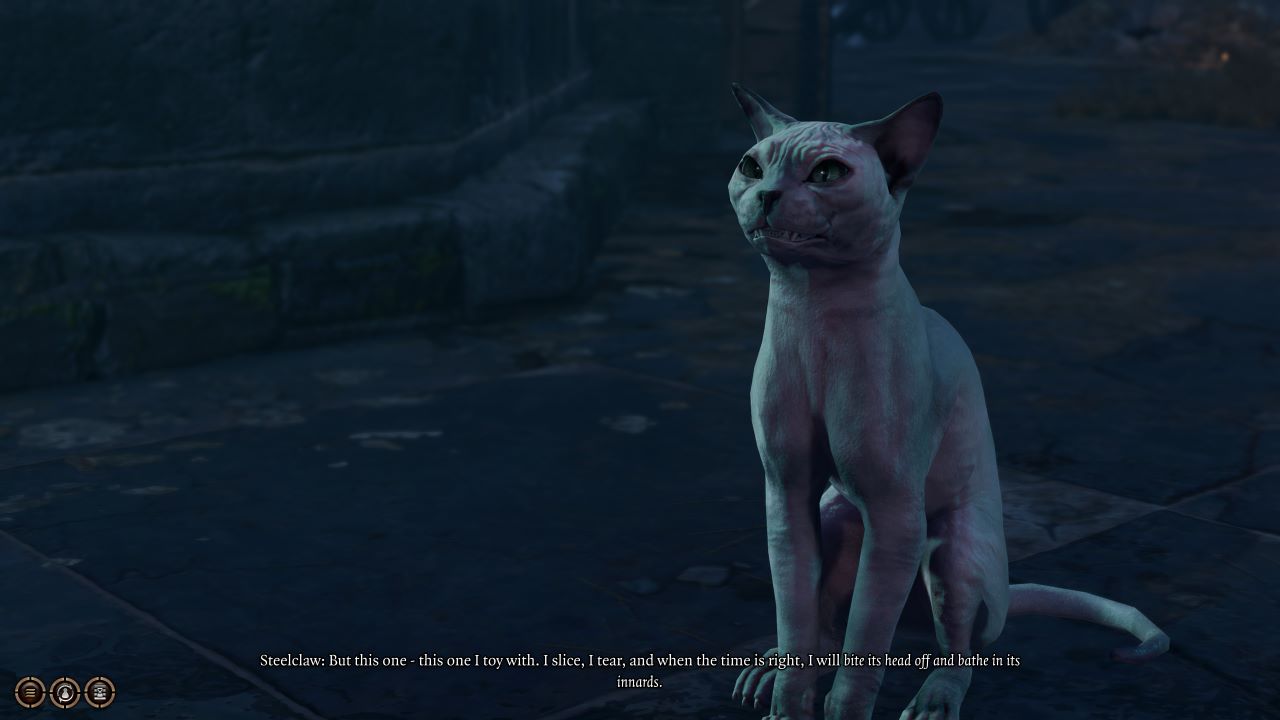Open the dialogue history log button
The image size is (1280, 720).
pyautogui.click(x=30, y=691)
